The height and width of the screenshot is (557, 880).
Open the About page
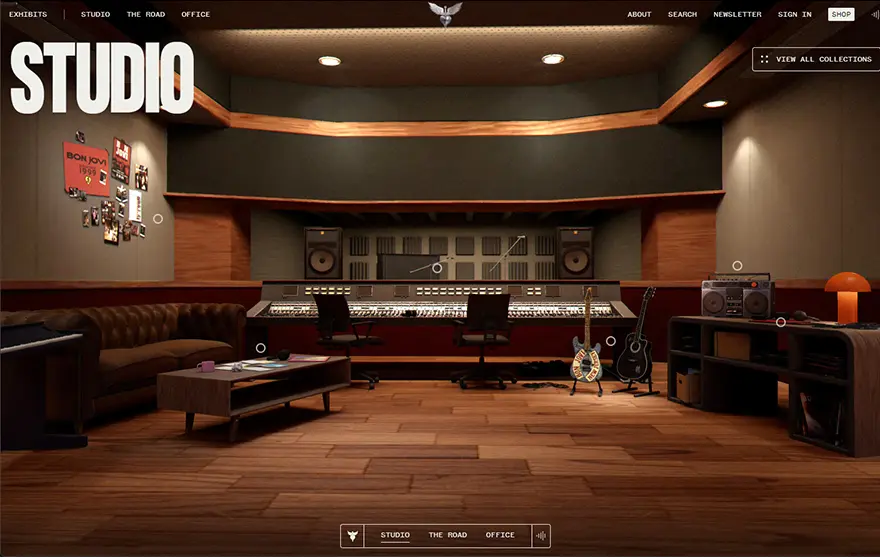pyautogui.click(x=639, y=15)
